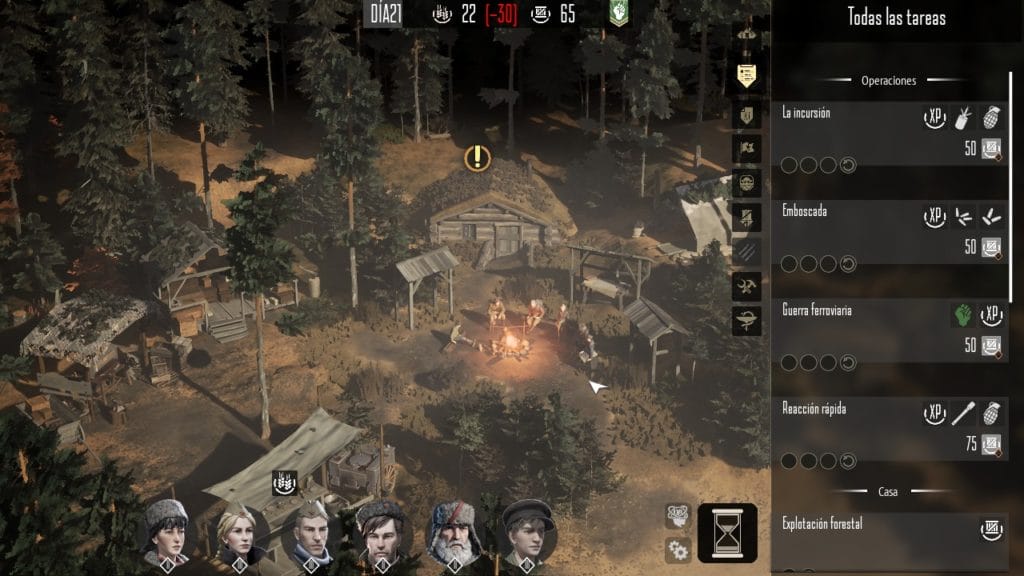Click the exclamation alert above the cabin
This screenshot has width=1024, height=576.
point(478,157)
